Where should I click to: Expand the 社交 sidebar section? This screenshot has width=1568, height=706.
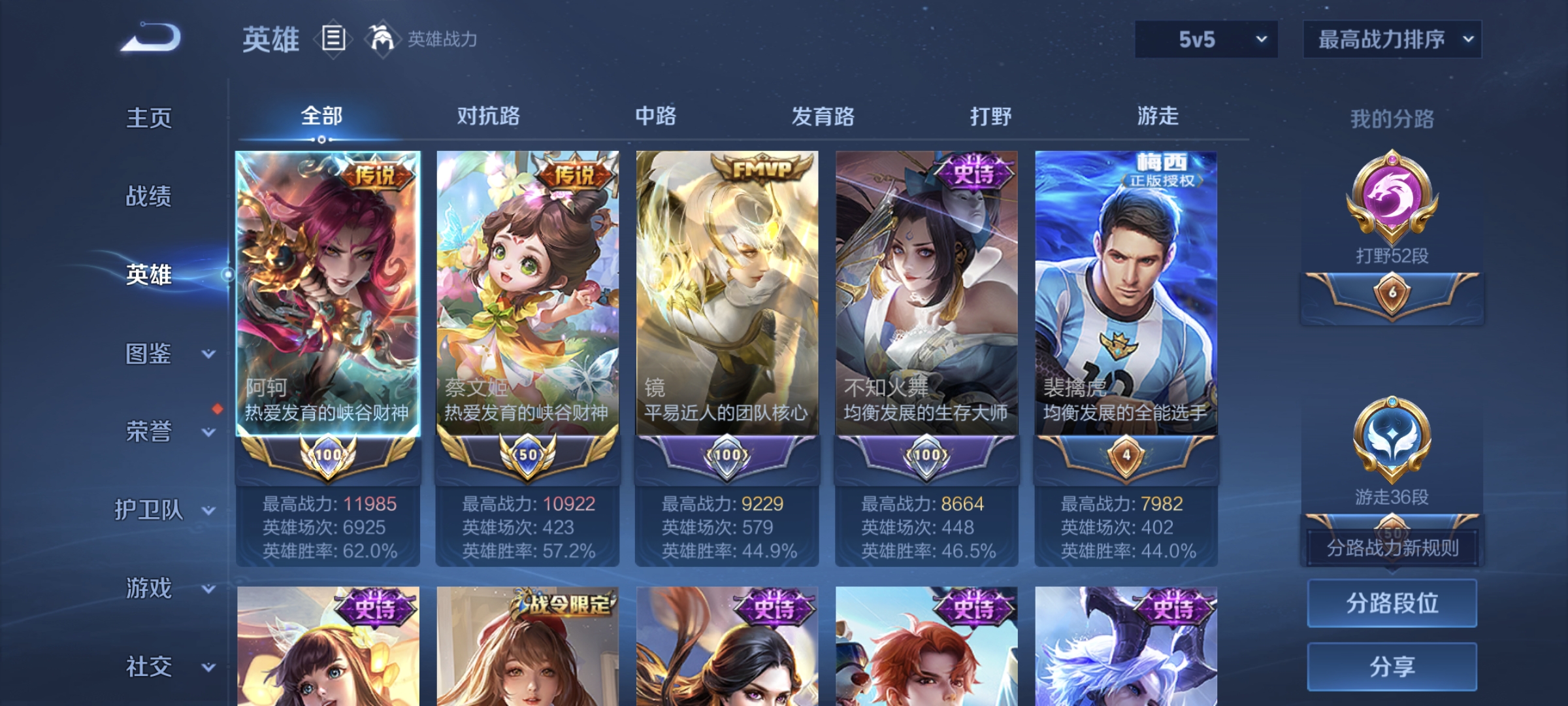(150, 667)
